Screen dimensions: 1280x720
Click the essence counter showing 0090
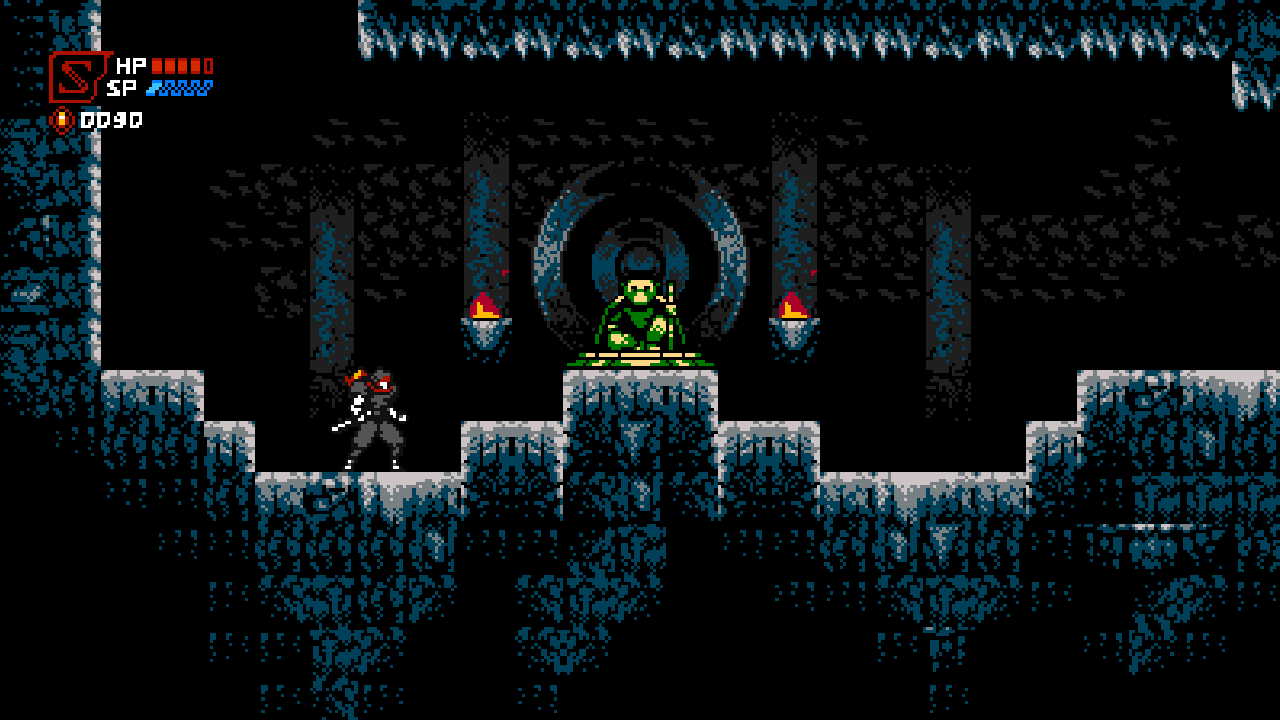(x=112, y=118)
